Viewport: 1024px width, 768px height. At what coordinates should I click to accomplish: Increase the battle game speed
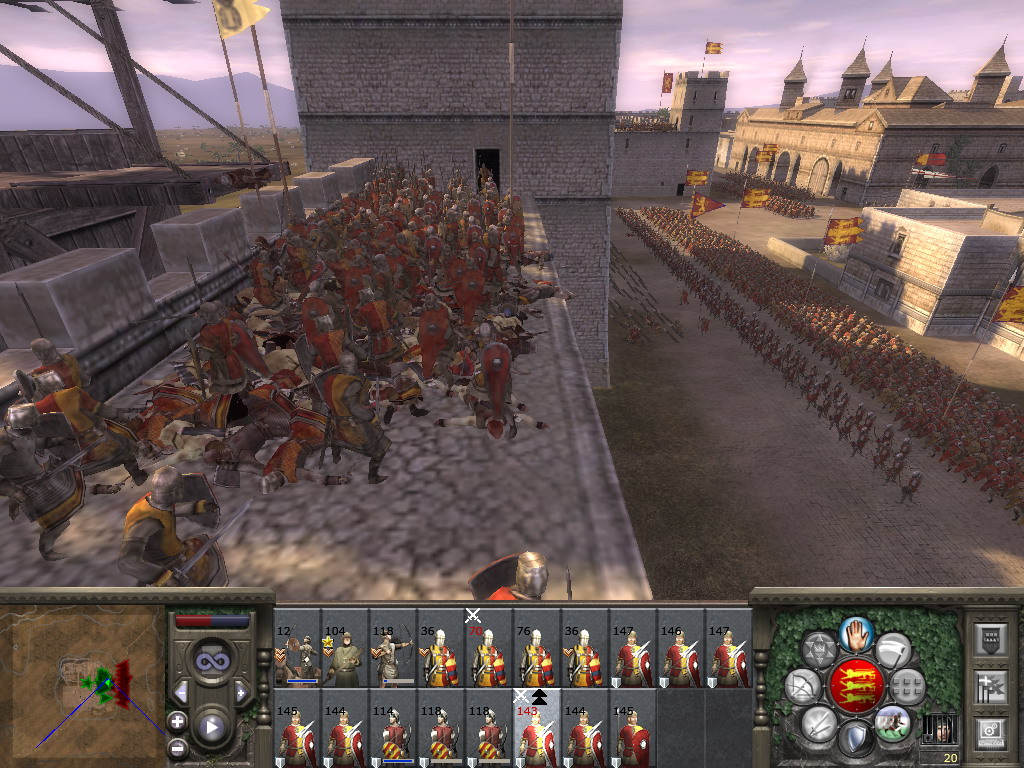(x=241, y=692)
